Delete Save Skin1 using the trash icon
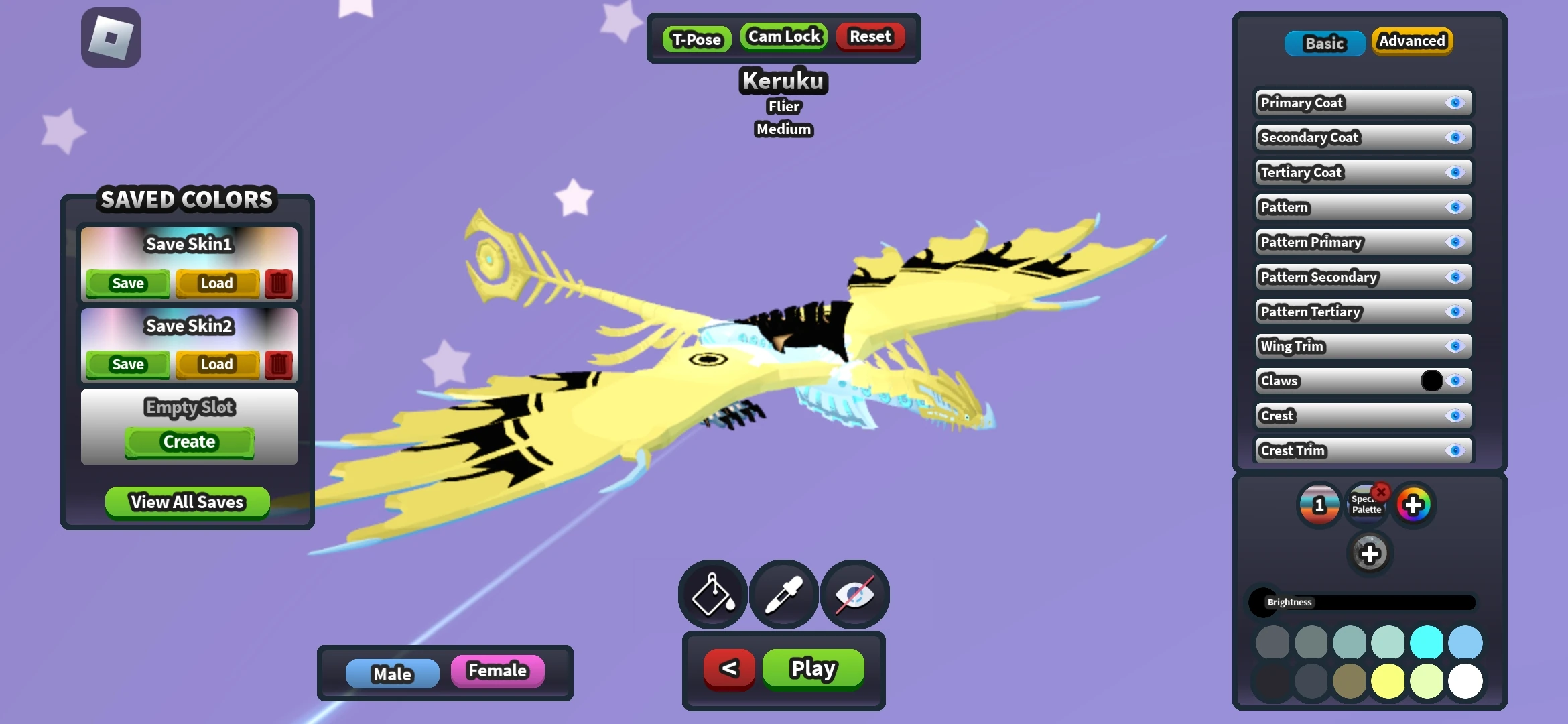This screenshot has height=724, width=1568. pos(278,284)
